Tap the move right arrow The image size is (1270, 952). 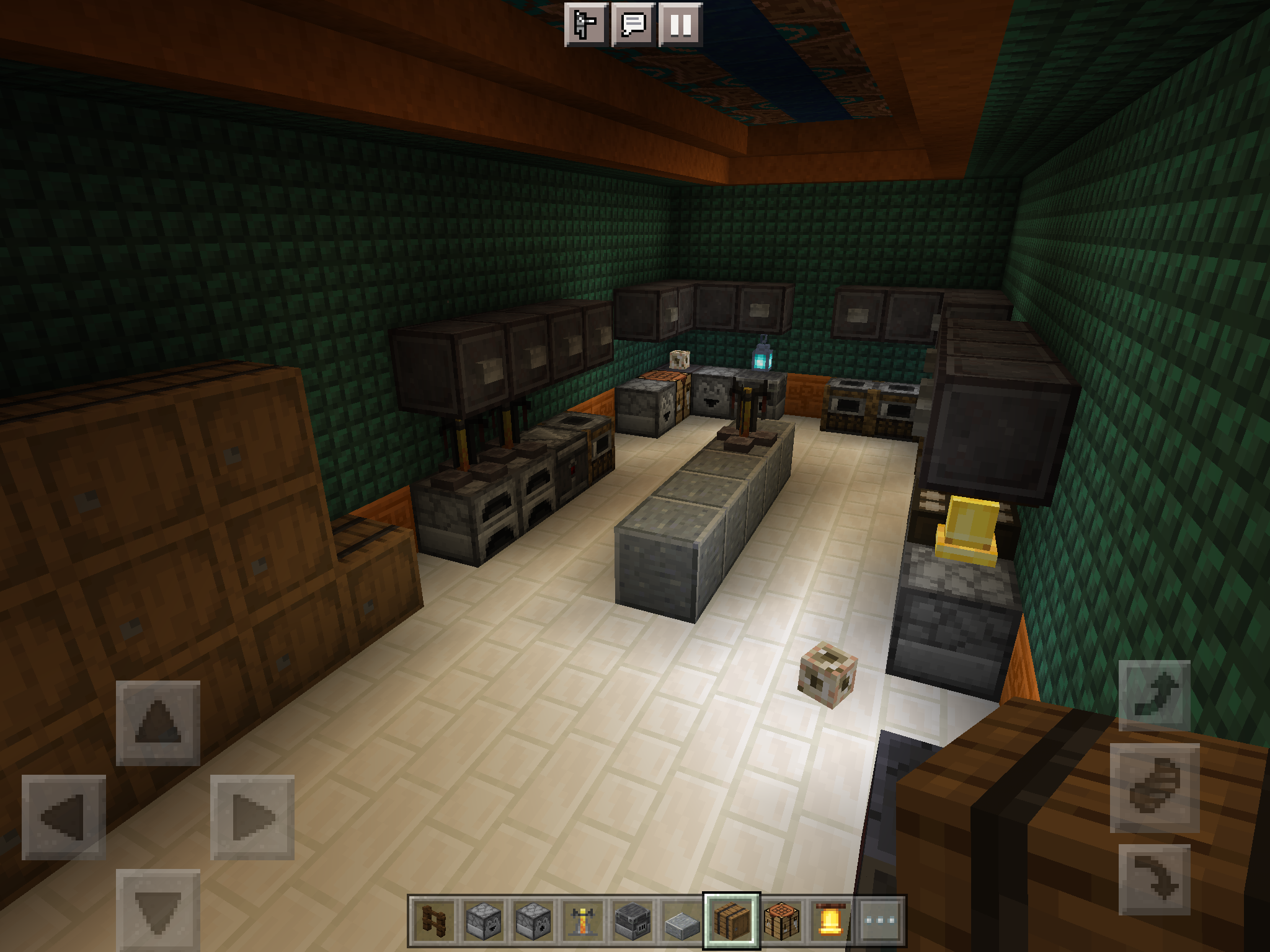pyautogui.click(x=252, y=817)
